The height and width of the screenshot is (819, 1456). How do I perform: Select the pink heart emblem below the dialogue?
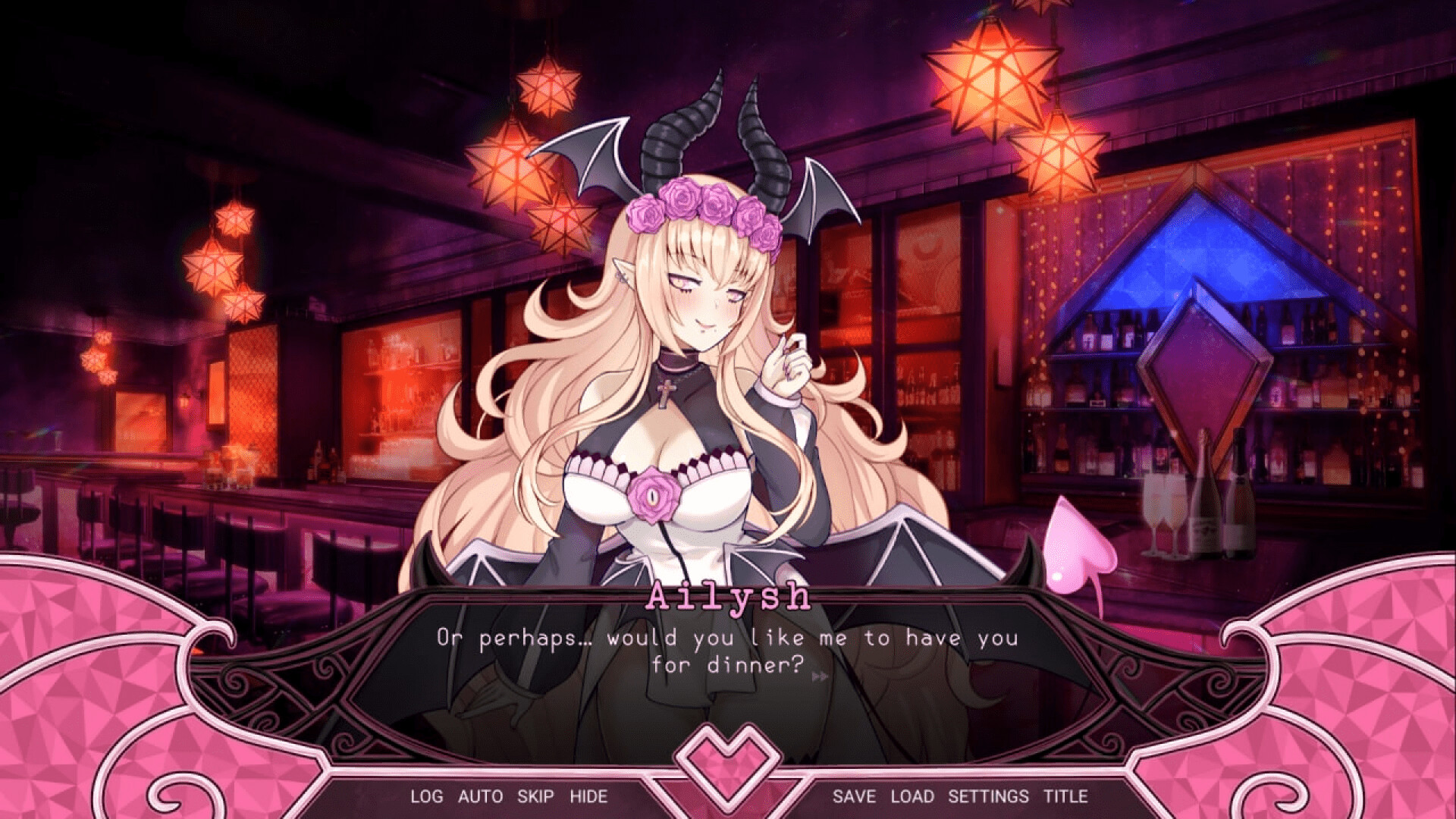pyautogui.click(x=727, y=762)
